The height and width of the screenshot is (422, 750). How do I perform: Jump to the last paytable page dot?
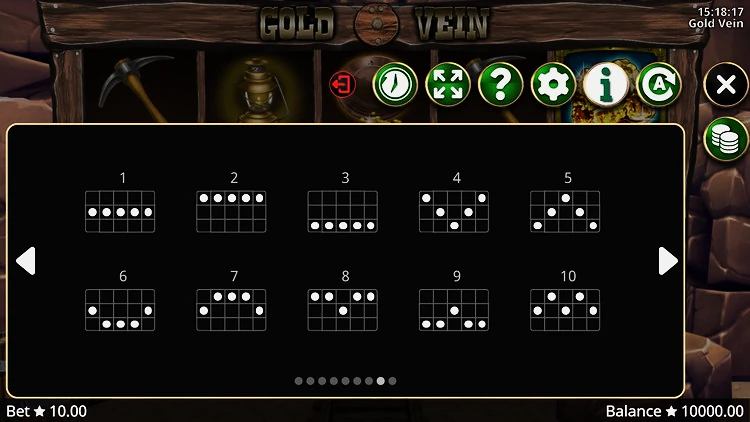(392, 381)
